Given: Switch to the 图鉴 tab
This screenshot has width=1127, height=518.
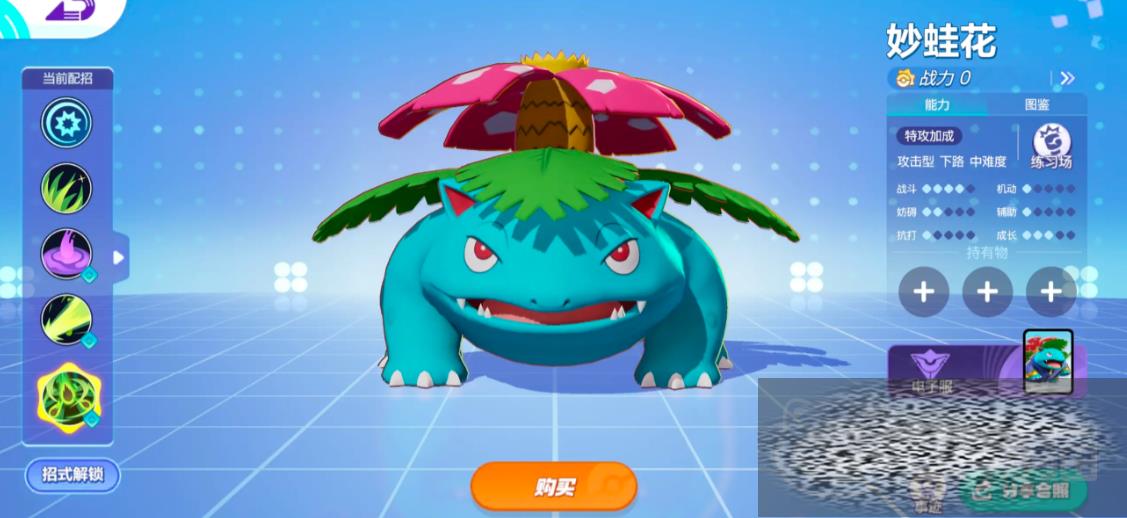Looking at the screenshot, I should click(x=1037, y=105).
